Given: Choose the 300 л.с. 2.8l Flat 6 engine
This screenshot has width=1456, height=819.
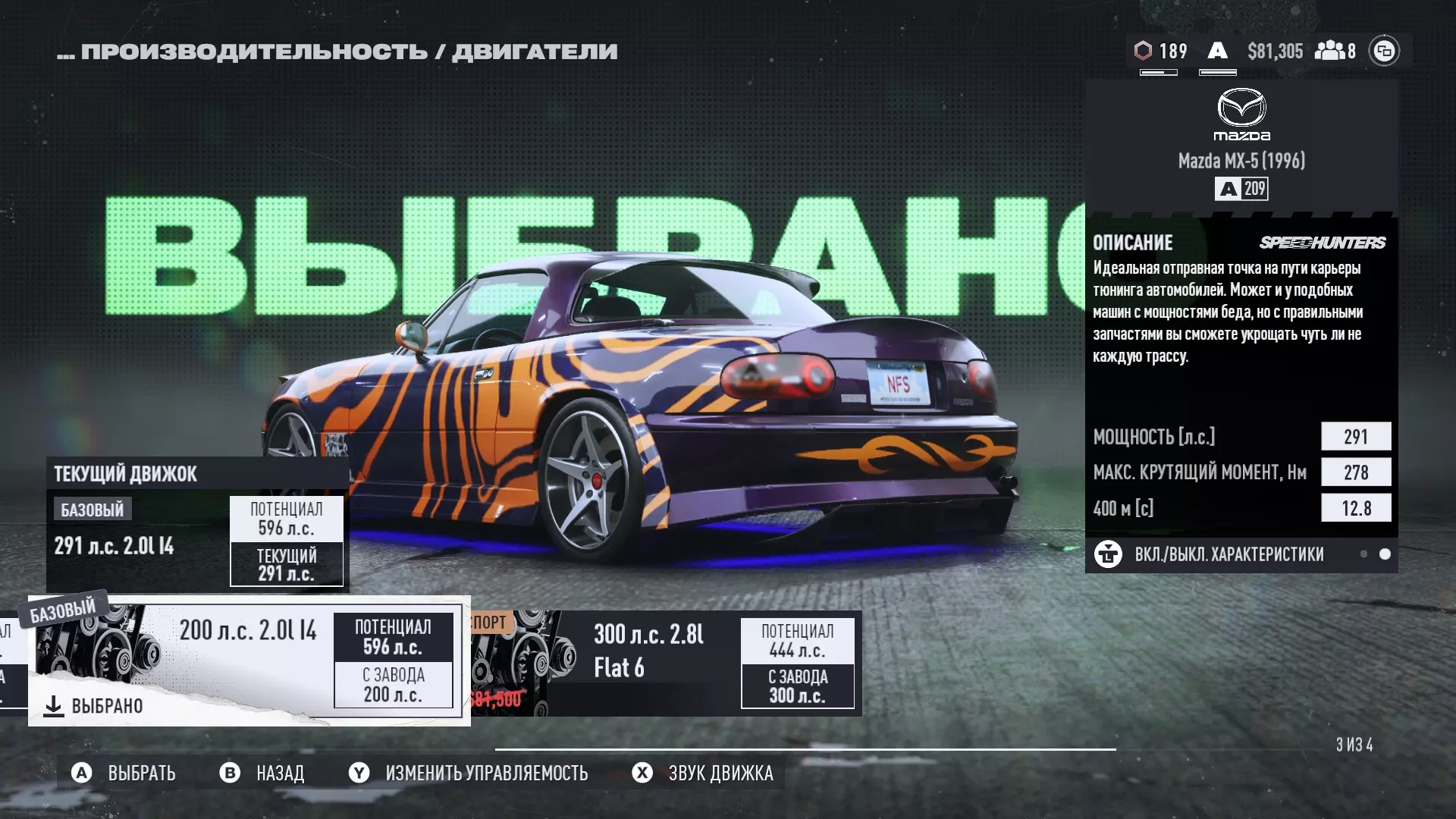Looking at the screenshot, I should pos(666,663).
